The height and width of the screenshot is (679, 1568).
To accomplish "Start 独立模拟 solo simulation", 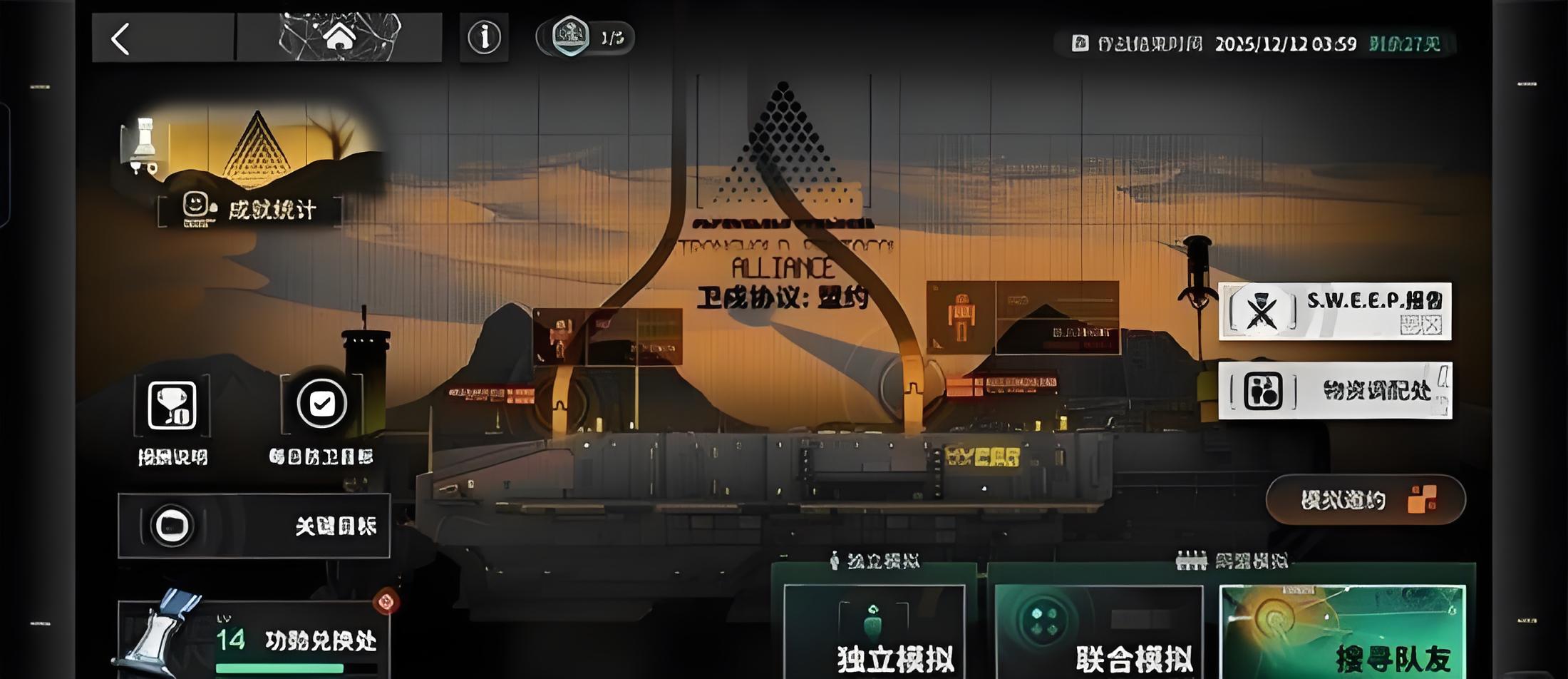I will tap(874, 632).
